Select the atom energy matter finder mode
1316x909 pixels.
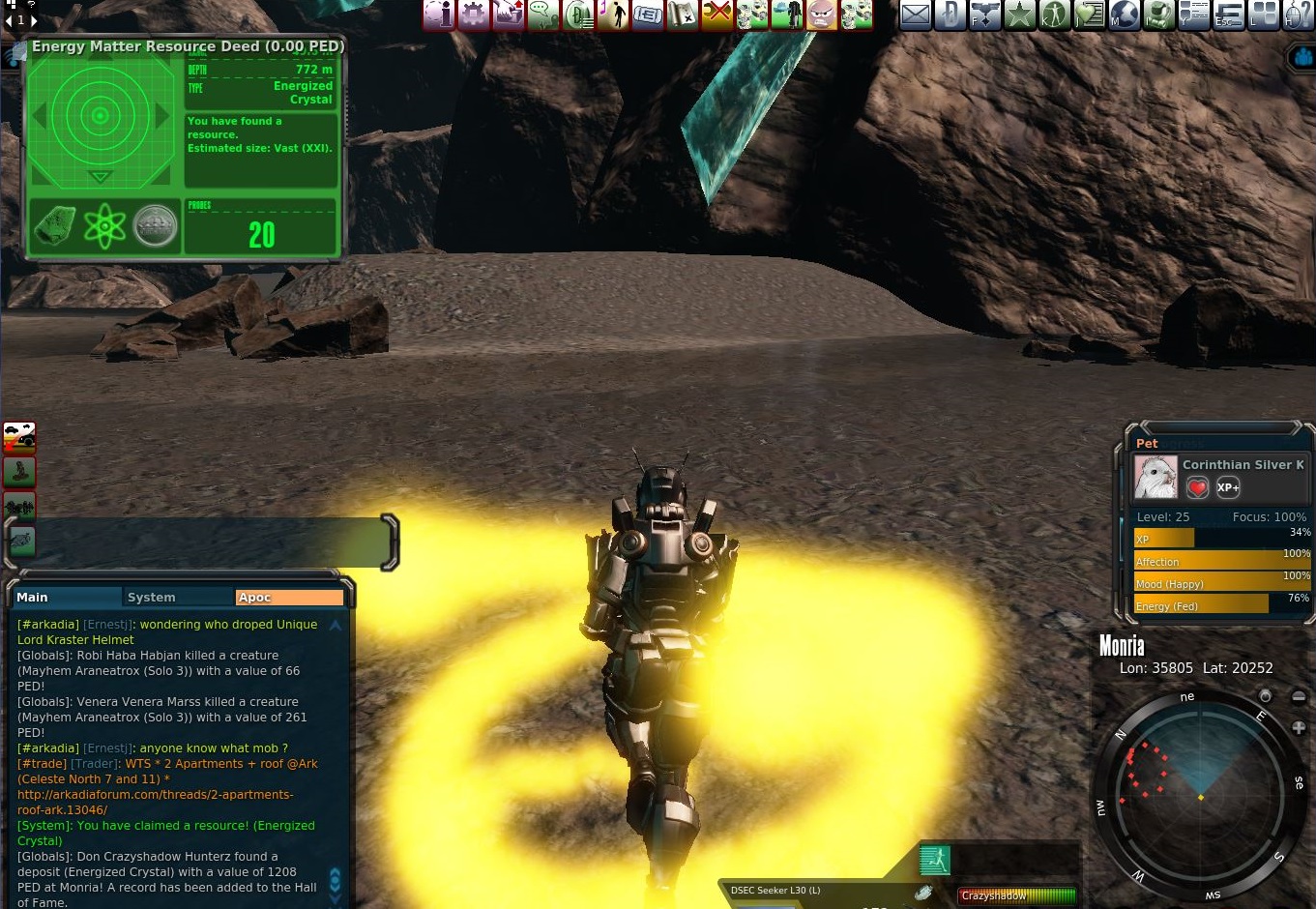pyautogui.click(x=104, y=227)
